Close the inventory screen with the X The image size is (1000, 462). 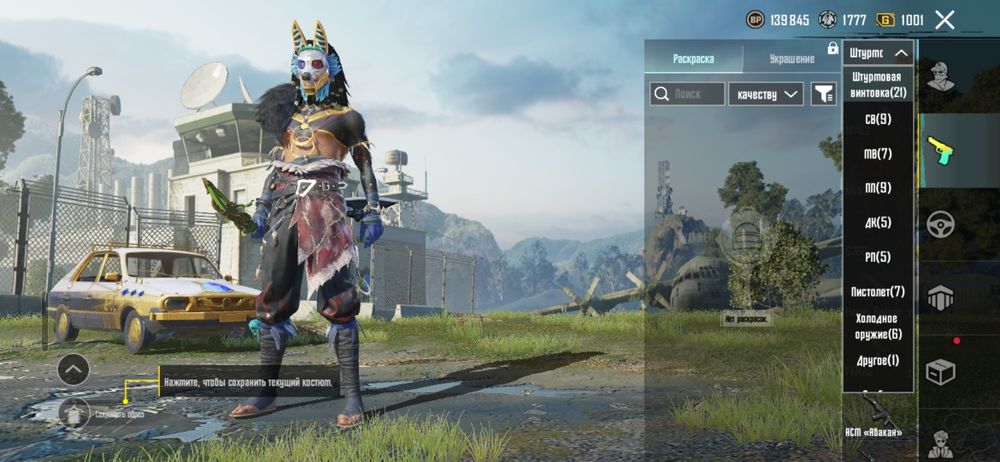point(944,19)
